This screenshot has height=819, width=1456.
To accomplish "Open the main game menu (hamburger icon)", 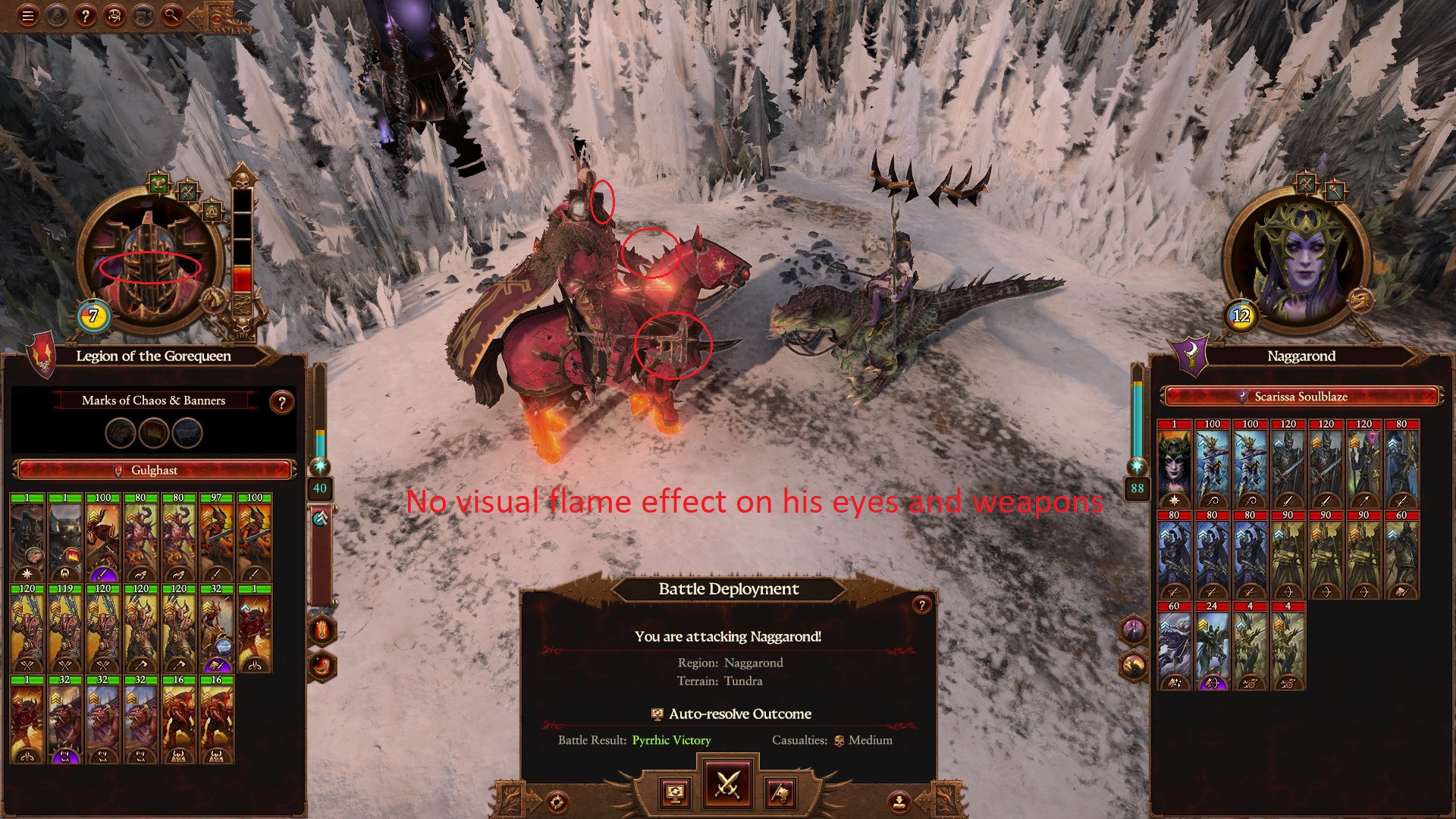I will pos(28,15).
